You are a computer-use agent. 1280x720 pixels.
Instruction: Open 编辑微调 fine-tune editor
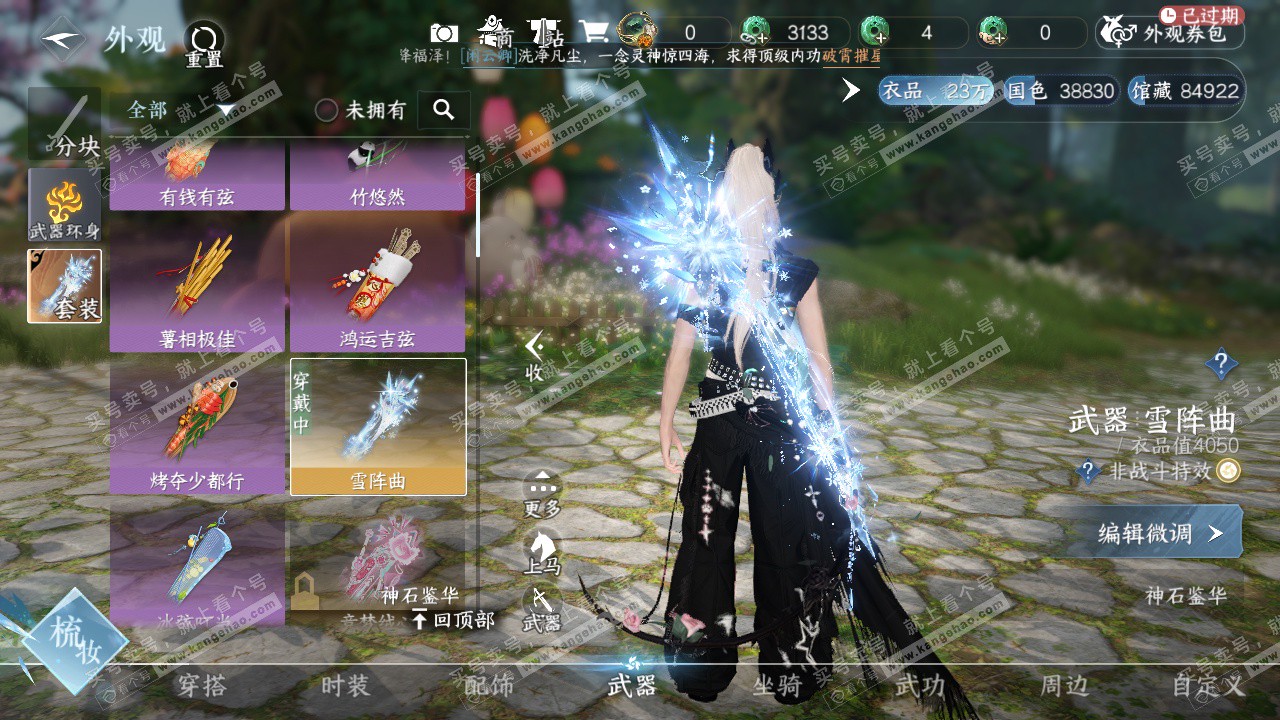pyautogui.click(x=1159, y=533)
